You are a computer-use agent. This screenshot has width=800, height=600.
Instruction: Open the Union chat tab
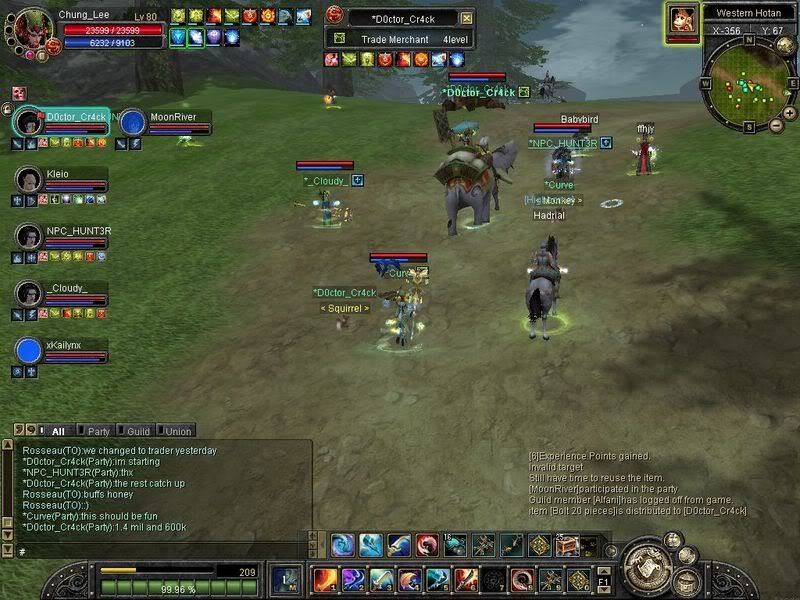177,431
